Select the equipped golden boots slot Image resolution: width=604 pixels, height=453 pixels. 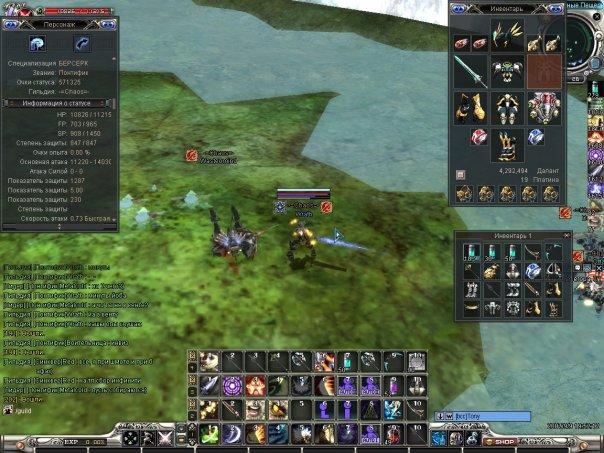click(x=507, y=146)
